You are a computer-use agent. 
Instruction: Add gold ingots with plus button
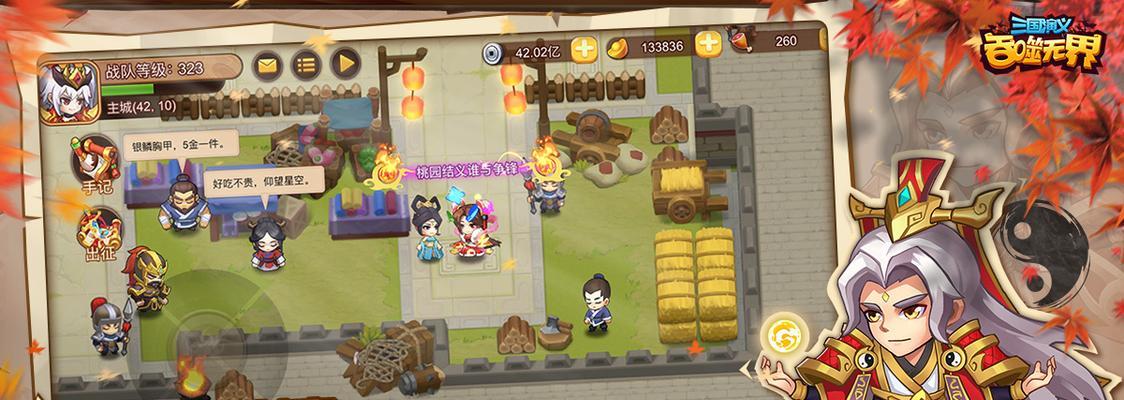click(x=708, y=43)
